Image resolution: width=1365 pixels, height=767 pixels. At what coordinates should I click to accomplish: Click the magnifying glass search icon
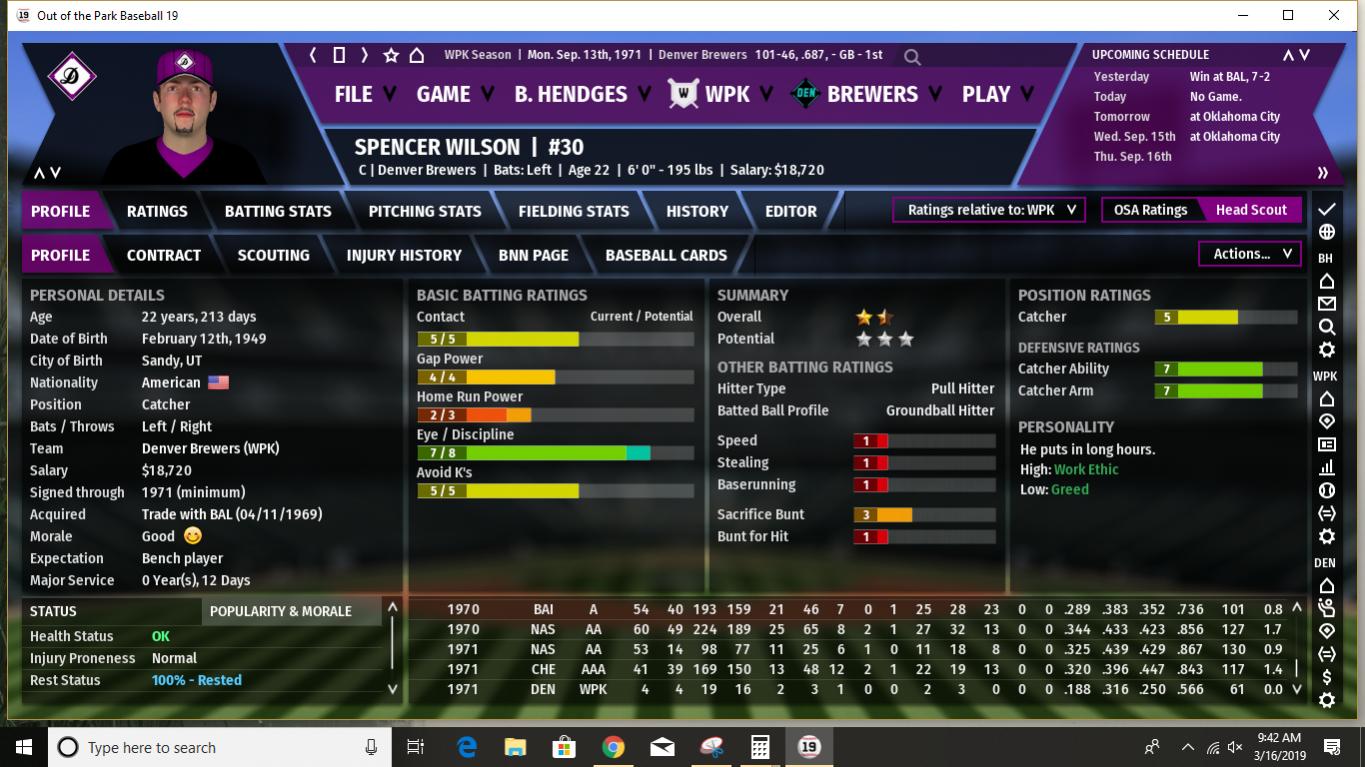tap(912, 57)
